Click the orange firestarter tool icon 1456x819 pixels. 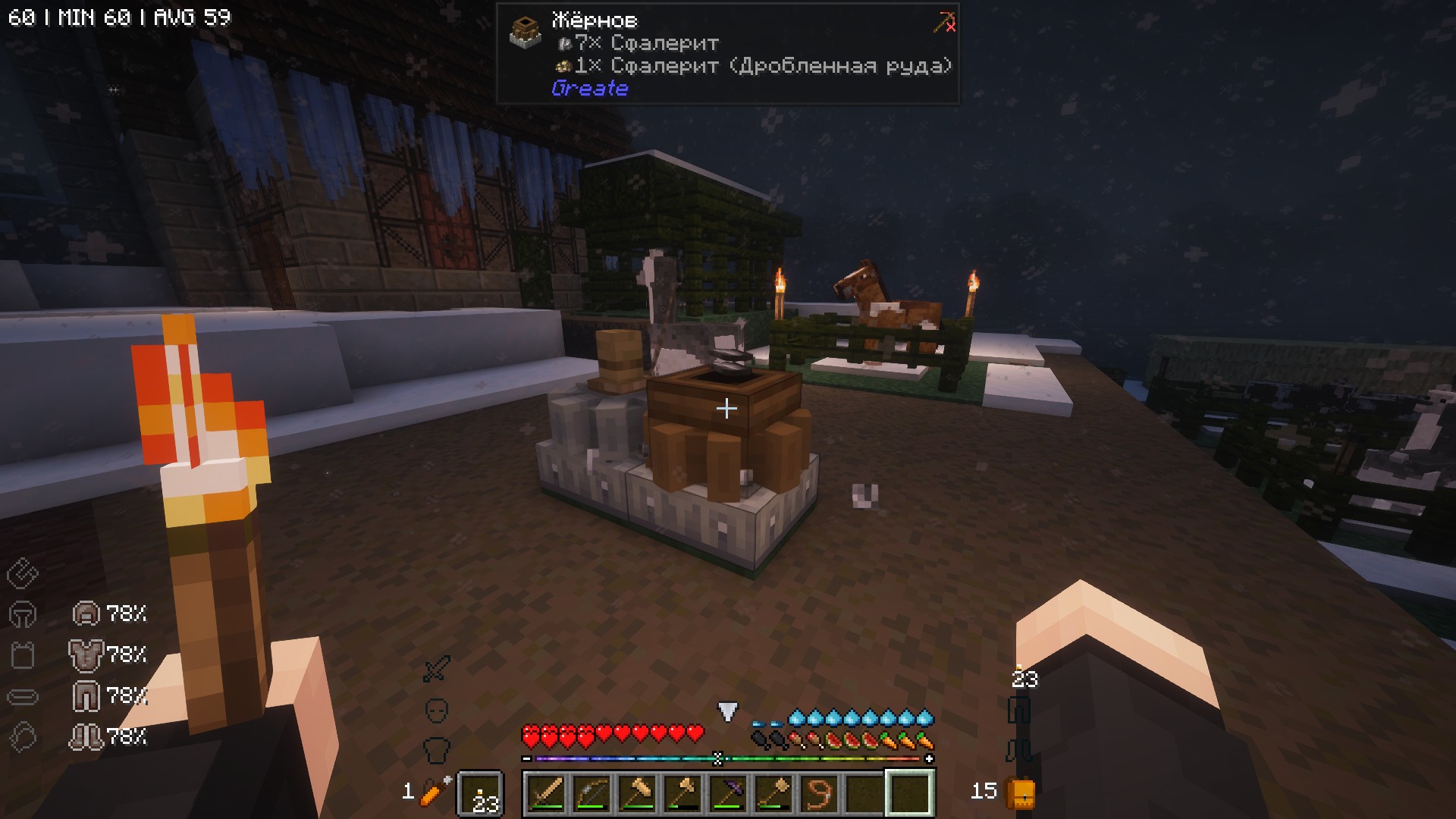click(436, 792)
